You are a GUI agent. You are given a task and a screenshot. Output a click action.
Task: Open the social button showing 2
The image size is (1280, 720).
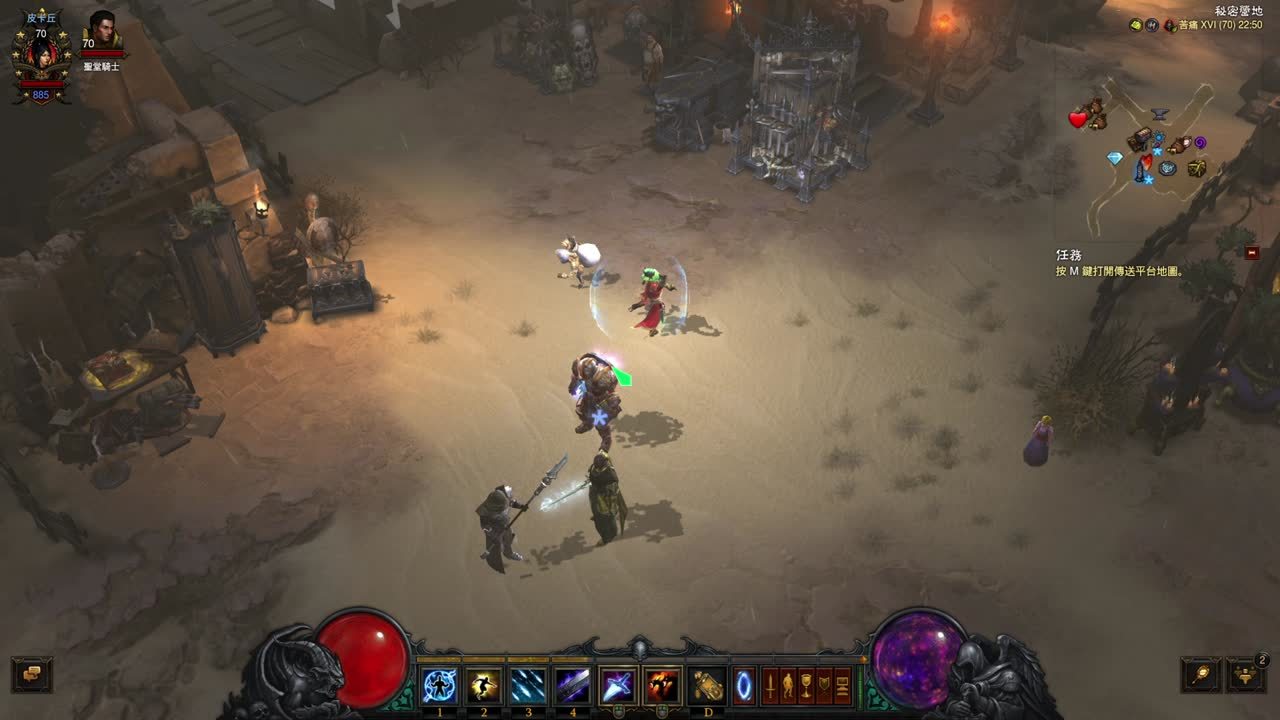[1246, 674]
